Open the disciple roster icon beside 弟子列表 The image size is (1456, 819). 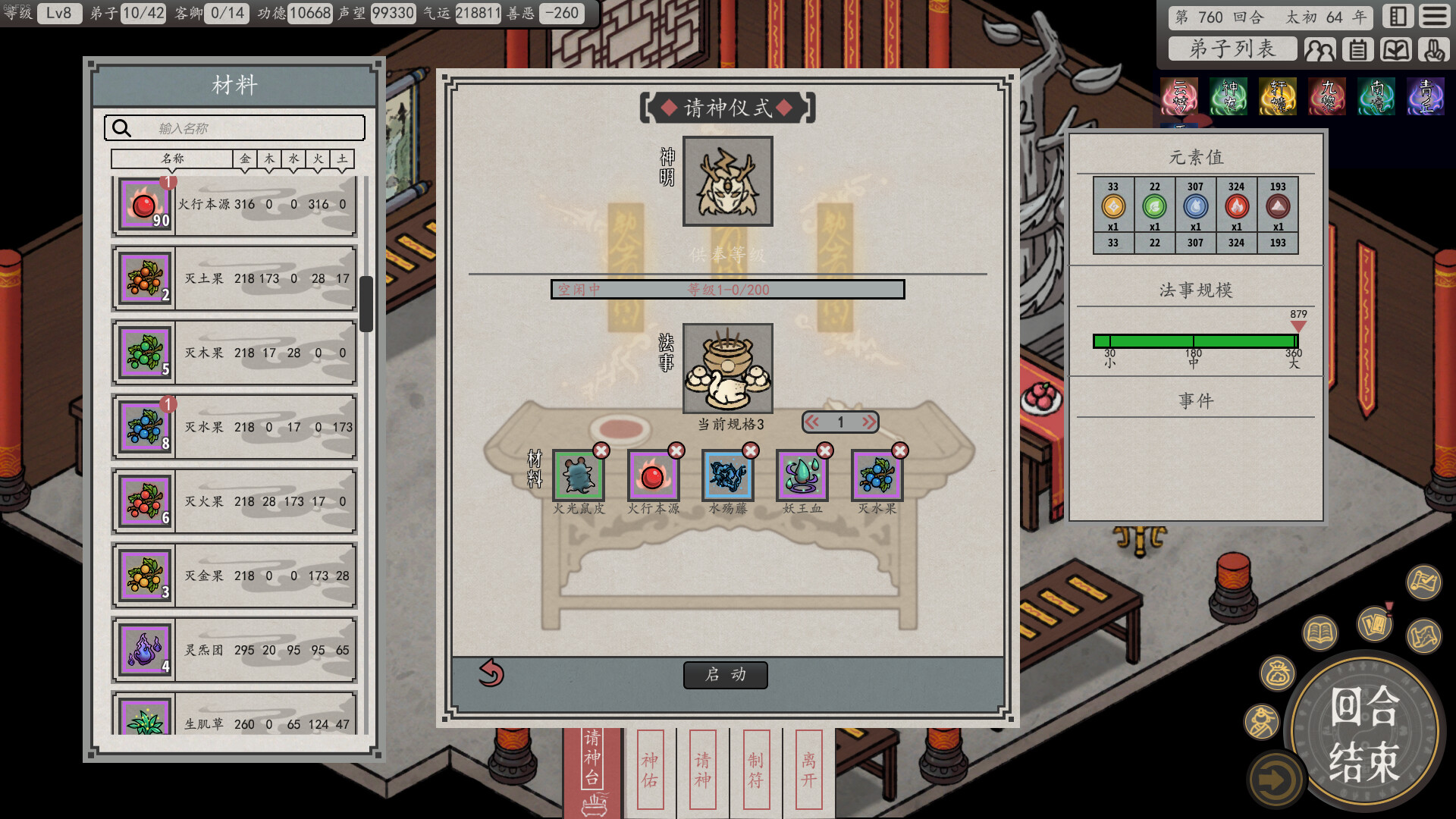pos(1321,49)
